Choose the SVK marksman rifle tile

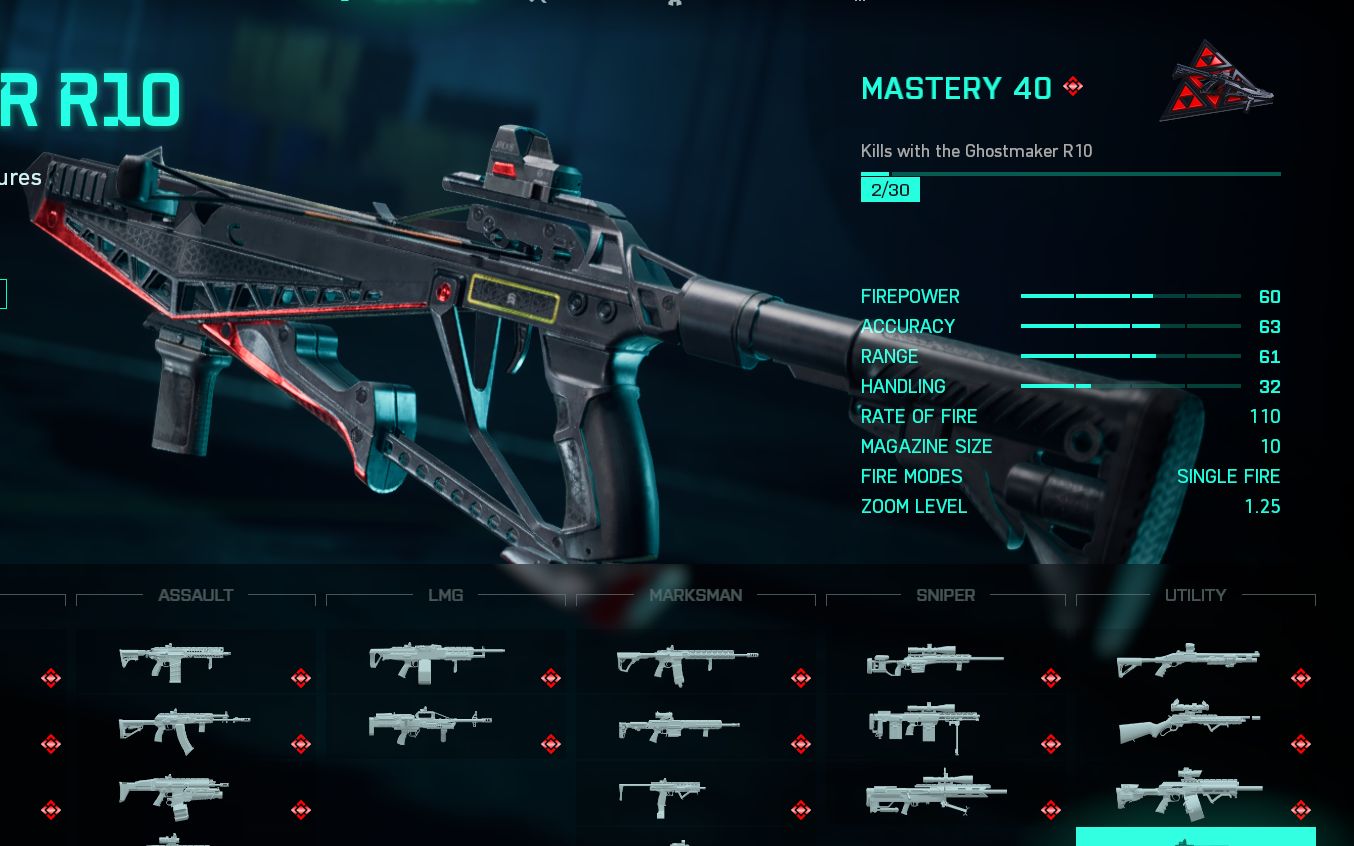coord(678,728)
